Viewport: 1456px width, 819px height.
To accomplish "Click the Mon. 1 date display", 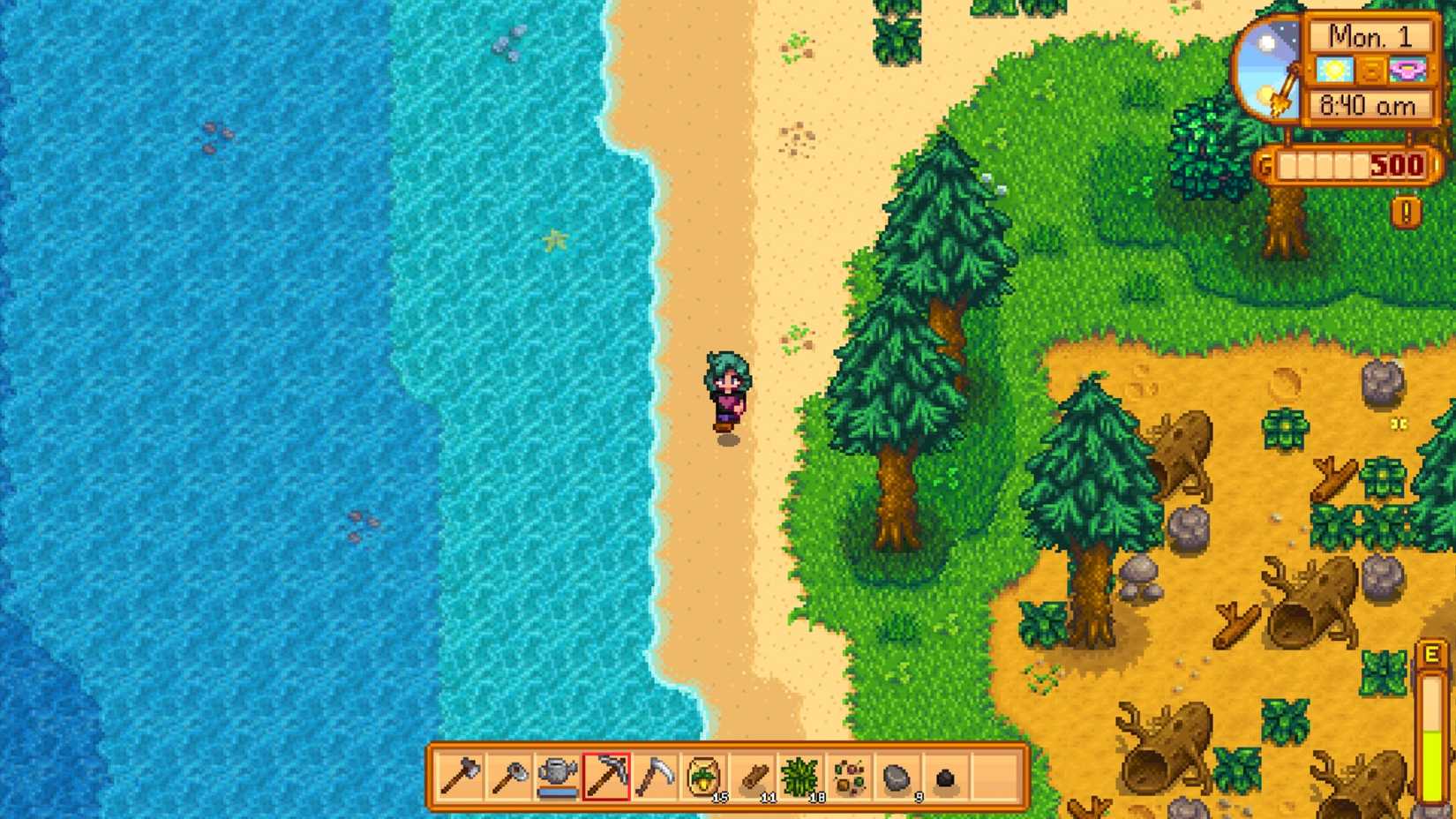I will pyautogui.click(x=1370, y=36).
